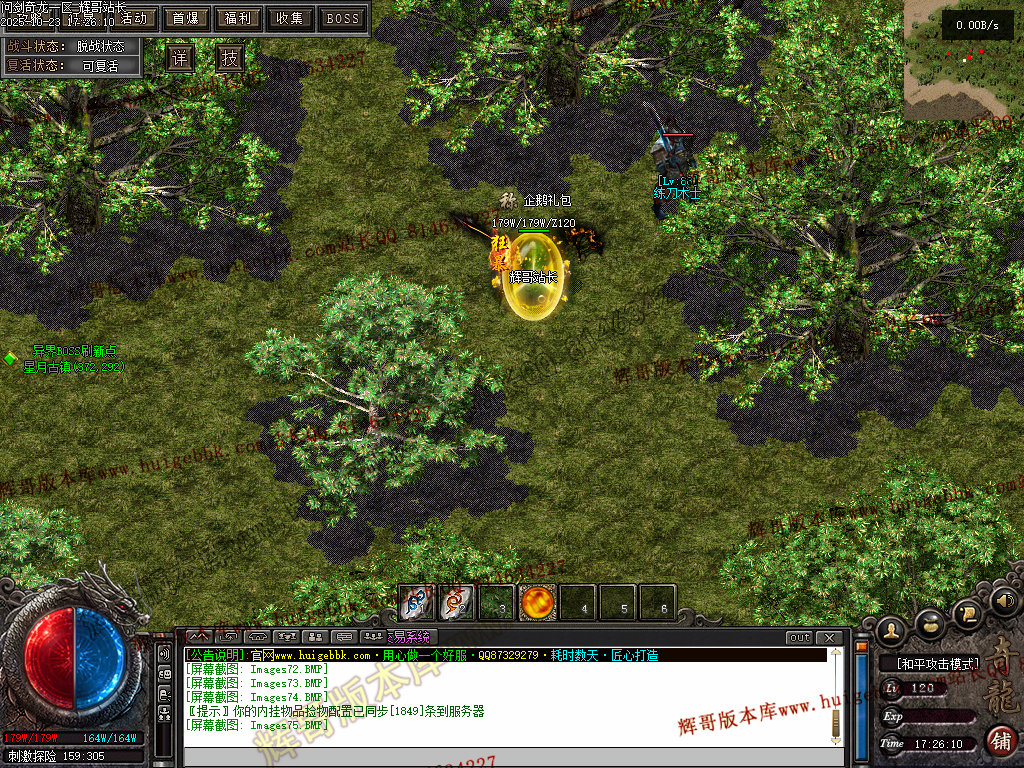This screenshot has height=768, width=1024.
Task: Use the blue item in hotbar slot 1
Action: [417, 603]
